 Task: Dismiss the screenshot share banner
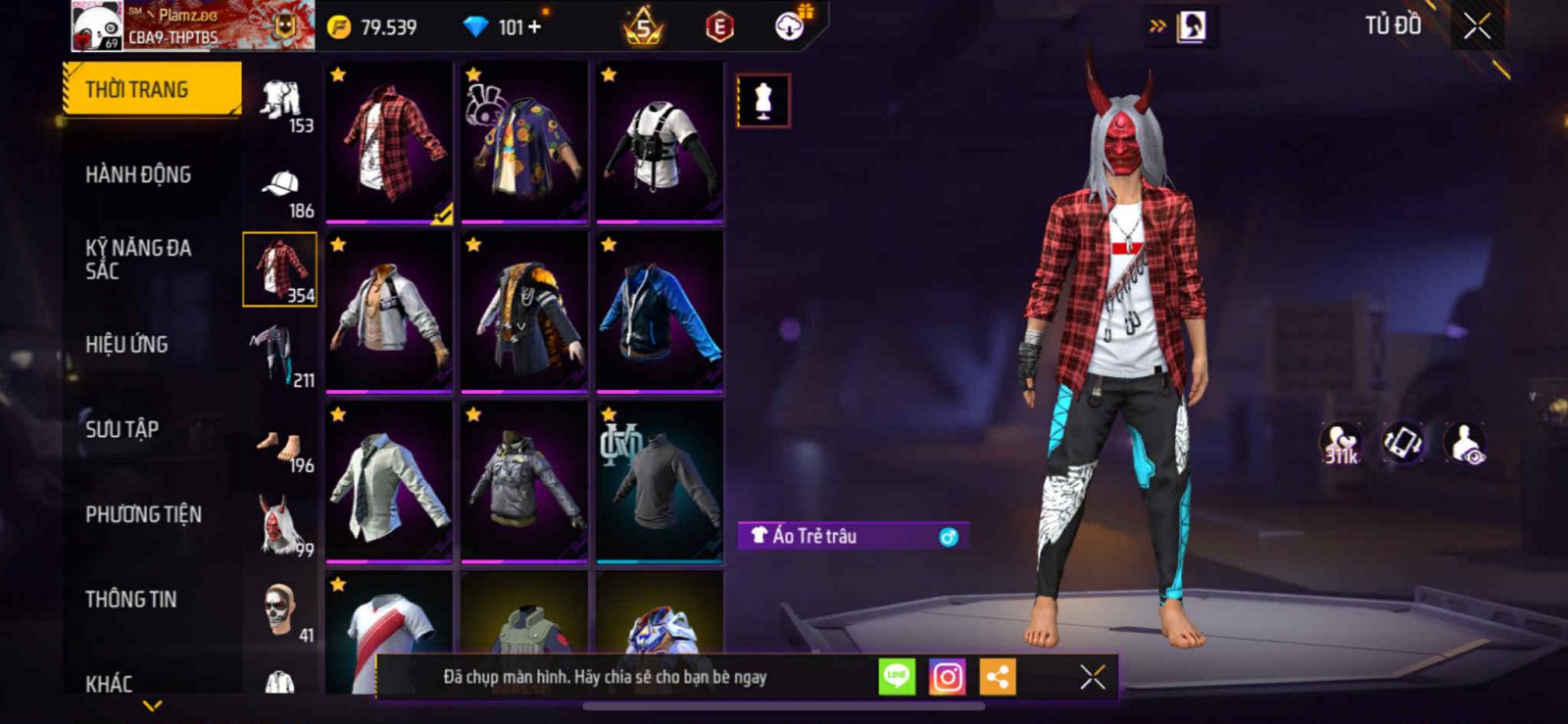coord(1092,677)
